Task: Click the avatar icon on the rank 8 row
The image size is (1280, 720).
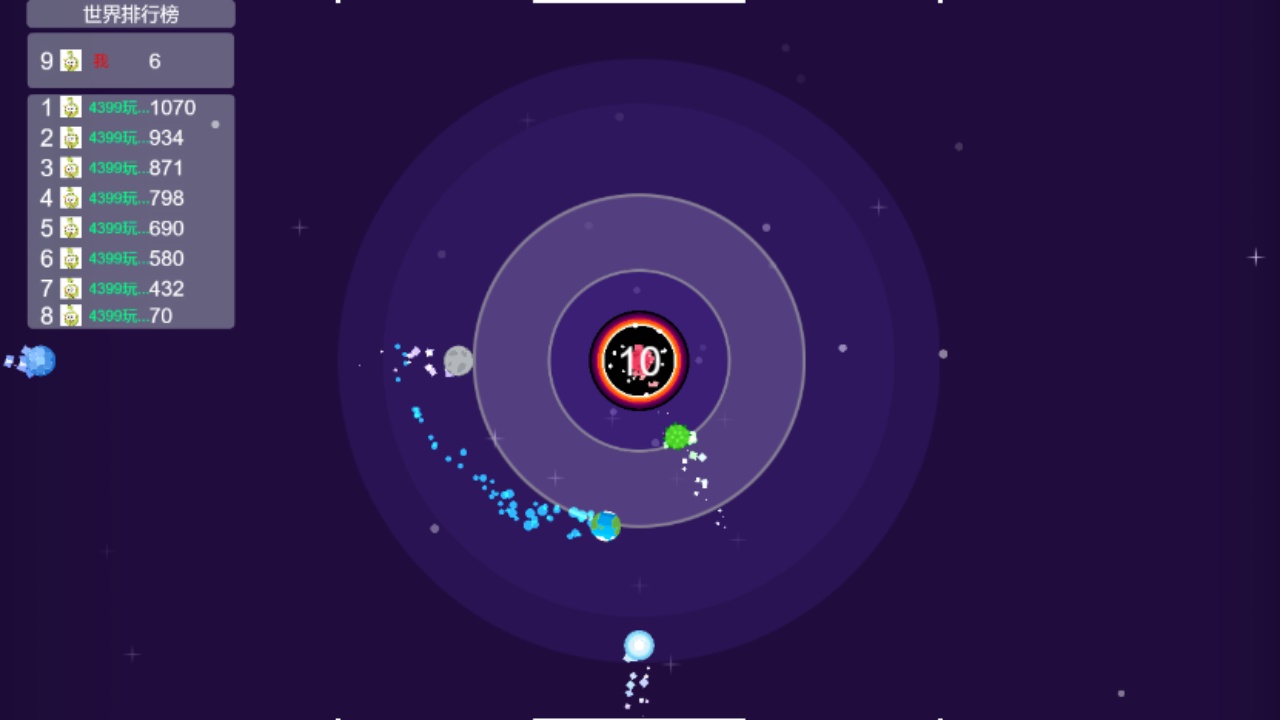Action: pos(70,315)
